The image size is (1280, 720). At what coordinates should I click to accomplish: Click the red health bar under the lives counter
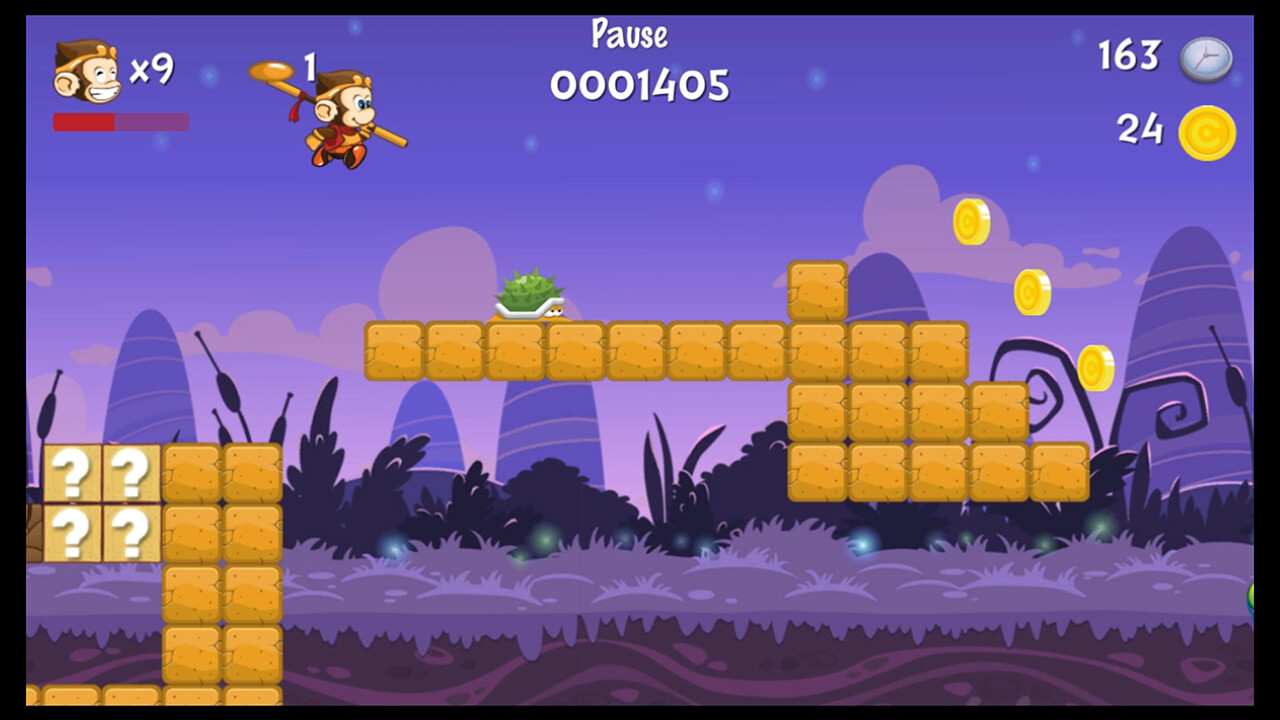point(85,121)
